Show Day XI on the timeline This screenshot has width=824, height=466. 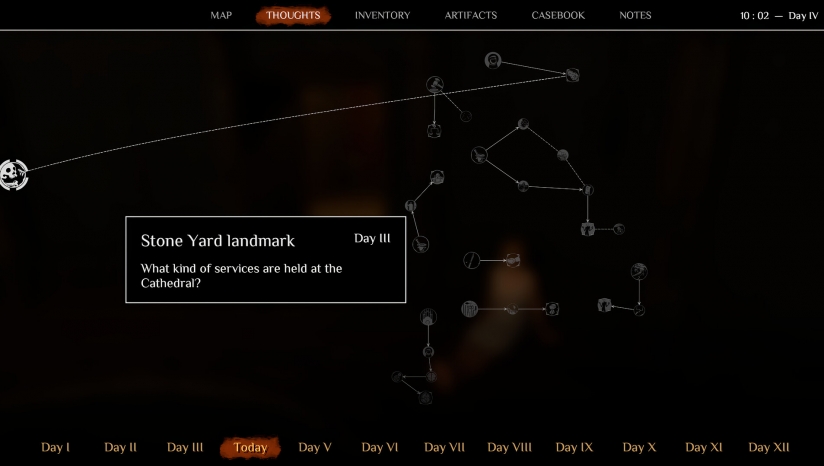pos(703,448)
